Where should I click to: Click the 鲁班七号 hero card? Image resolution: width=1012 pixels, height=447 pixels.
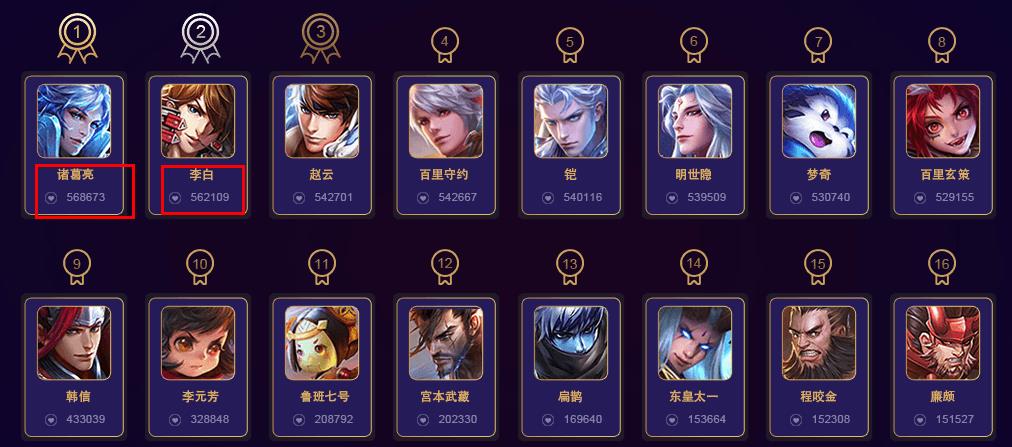click(322, 342)
